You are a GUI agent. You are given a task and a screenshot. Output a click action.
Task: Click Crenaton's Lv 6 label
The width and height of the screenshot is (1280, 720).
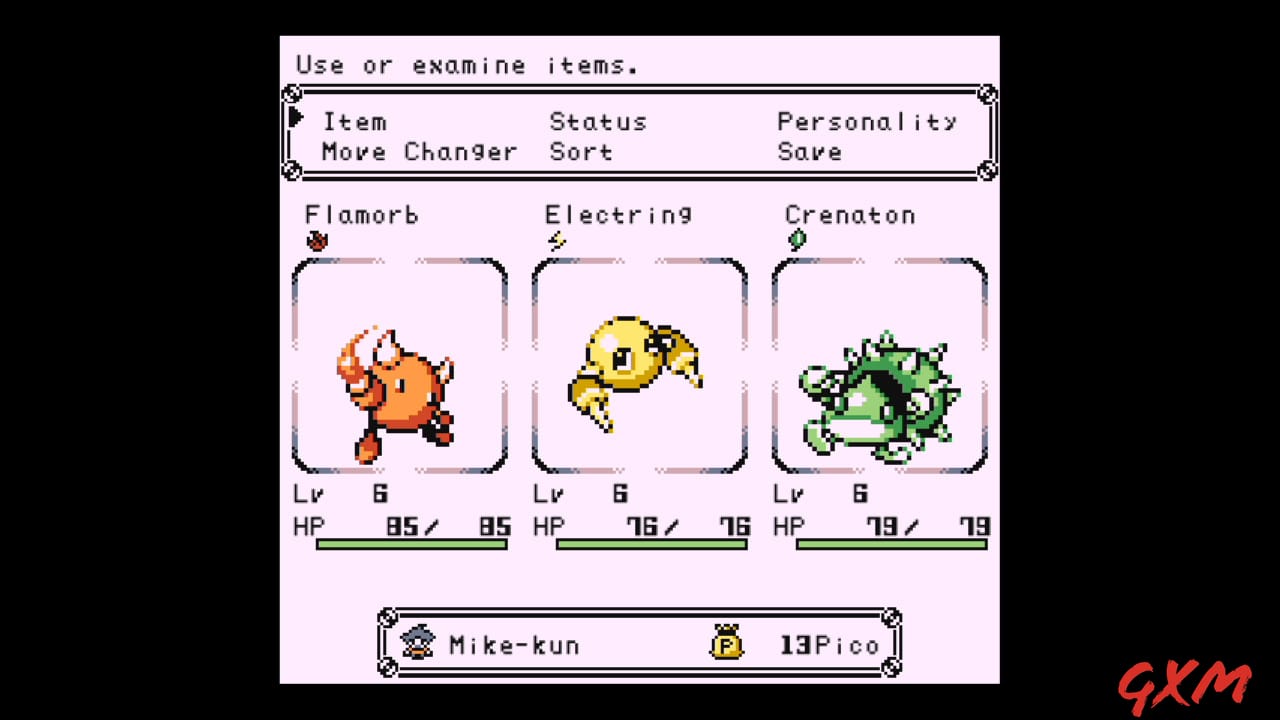pos(820,493)
